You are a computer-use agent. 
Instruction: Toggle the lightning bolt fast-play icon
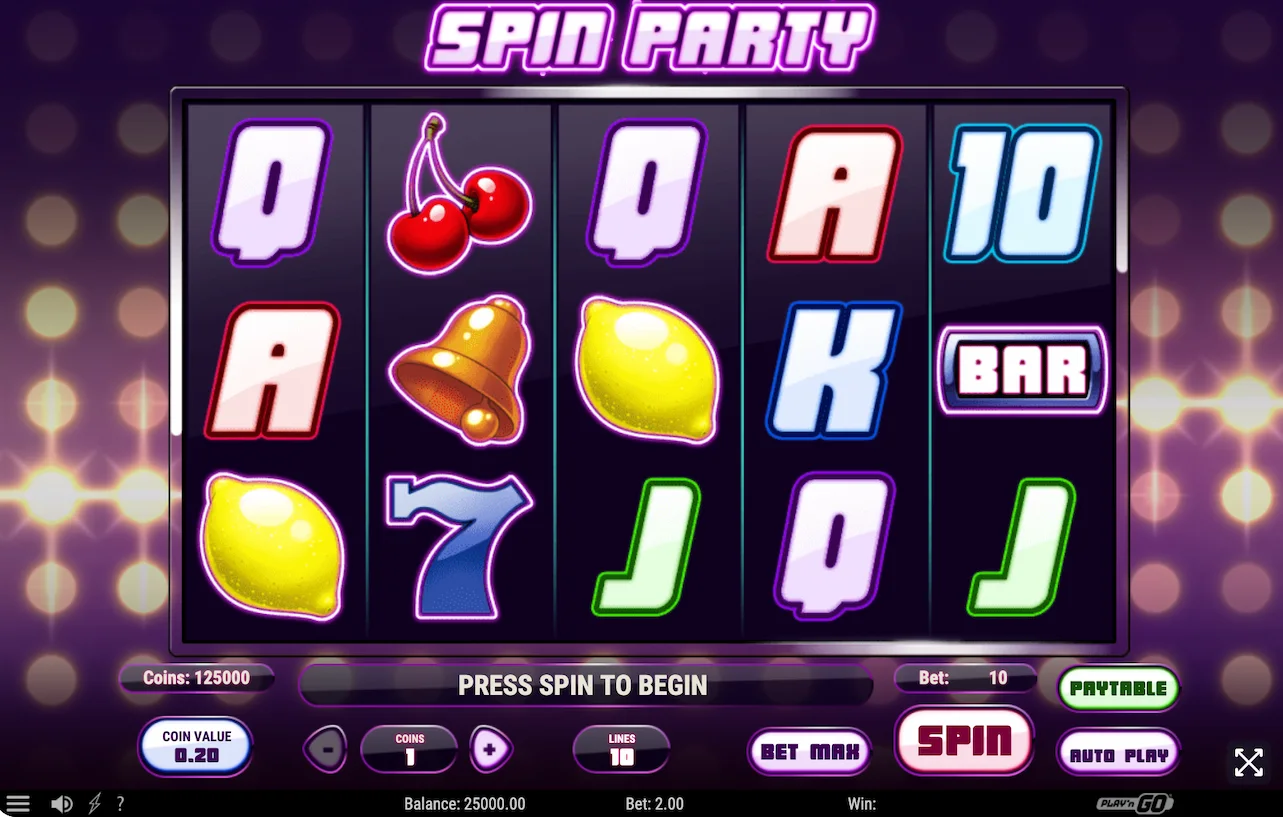tap(95, 804)
